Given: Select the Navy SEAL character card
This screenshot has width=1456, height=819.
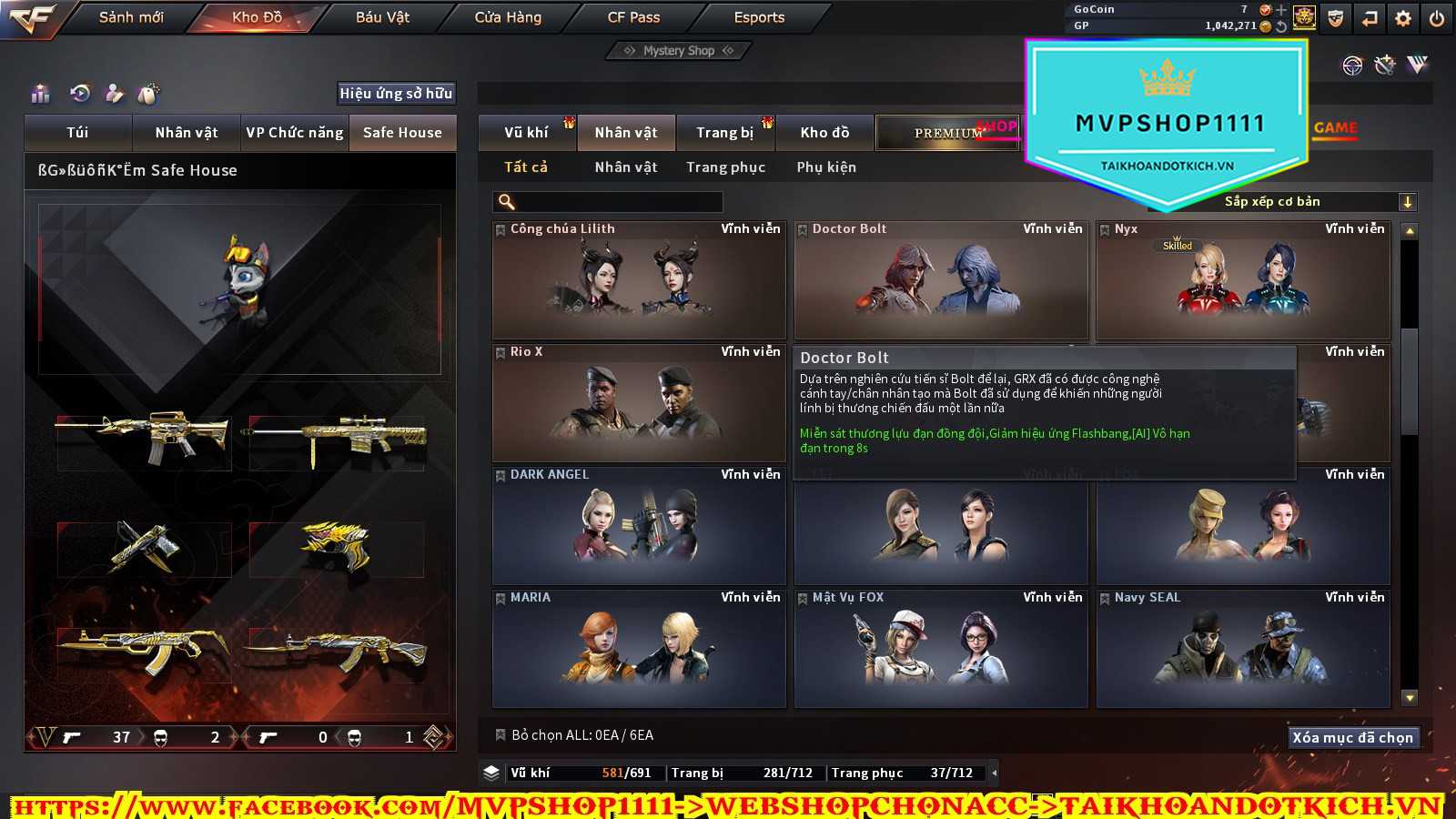Looking at the screenshot, I should (1243, 648).
